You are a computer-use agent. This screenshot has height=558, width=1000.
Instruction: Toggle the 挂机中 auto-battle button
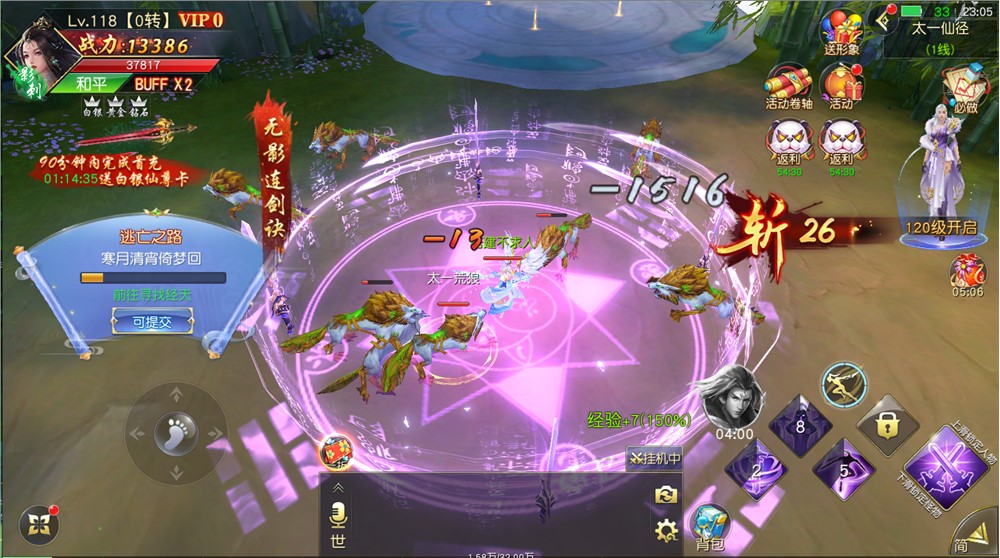point(655,459)
